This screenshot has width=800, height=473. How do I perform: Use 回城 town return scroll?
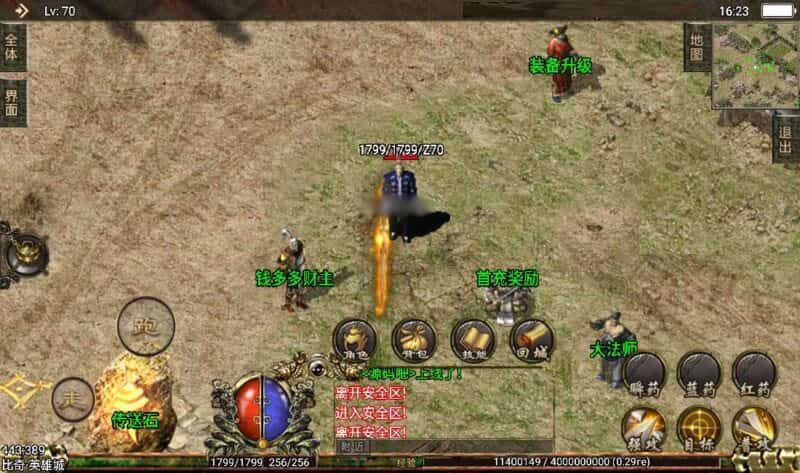[532, 340]
